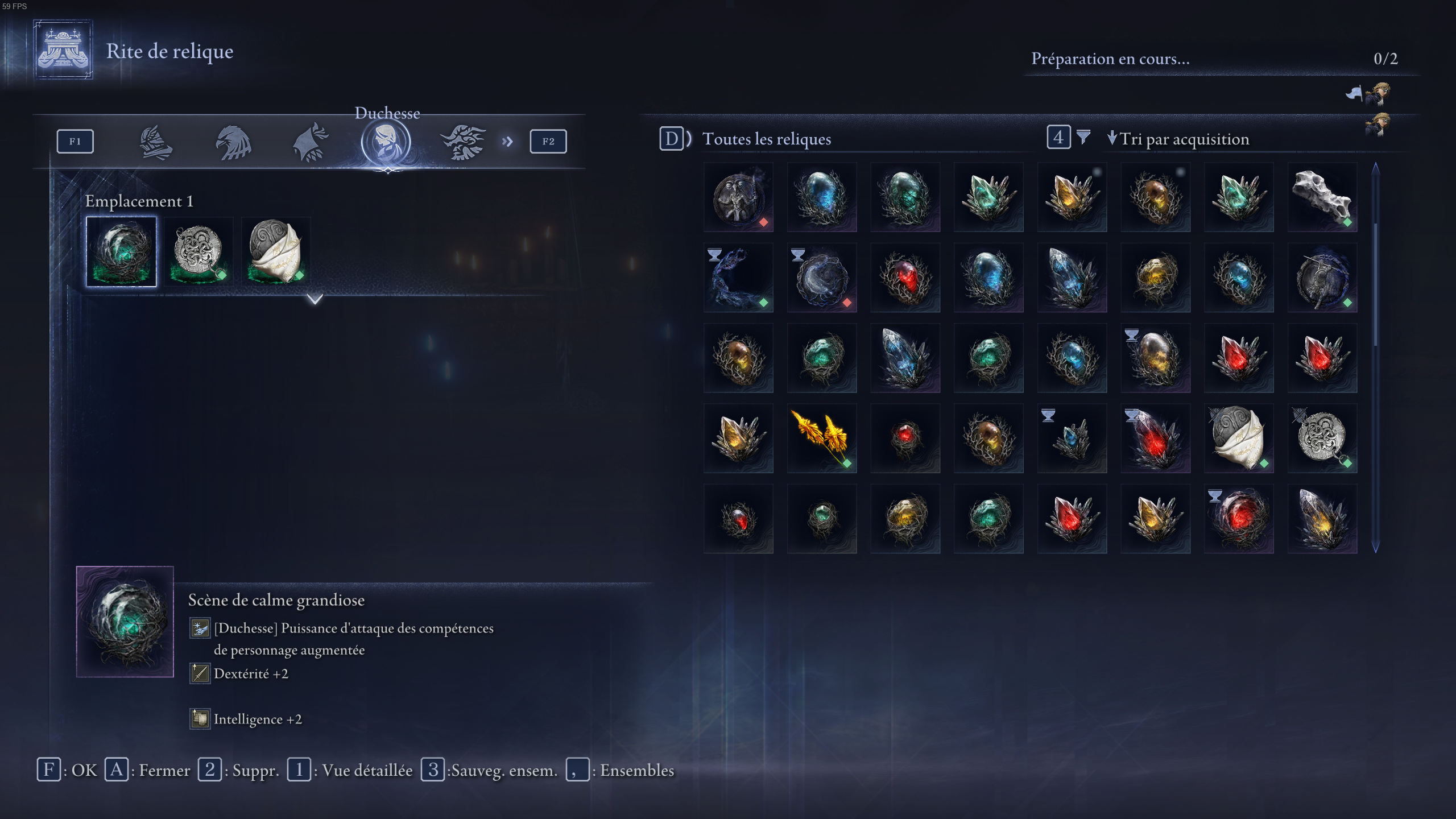Viewport: 1456px width, 819px height.
Task: Toggle the silver coin relic in the grid
Action: 1322,438
